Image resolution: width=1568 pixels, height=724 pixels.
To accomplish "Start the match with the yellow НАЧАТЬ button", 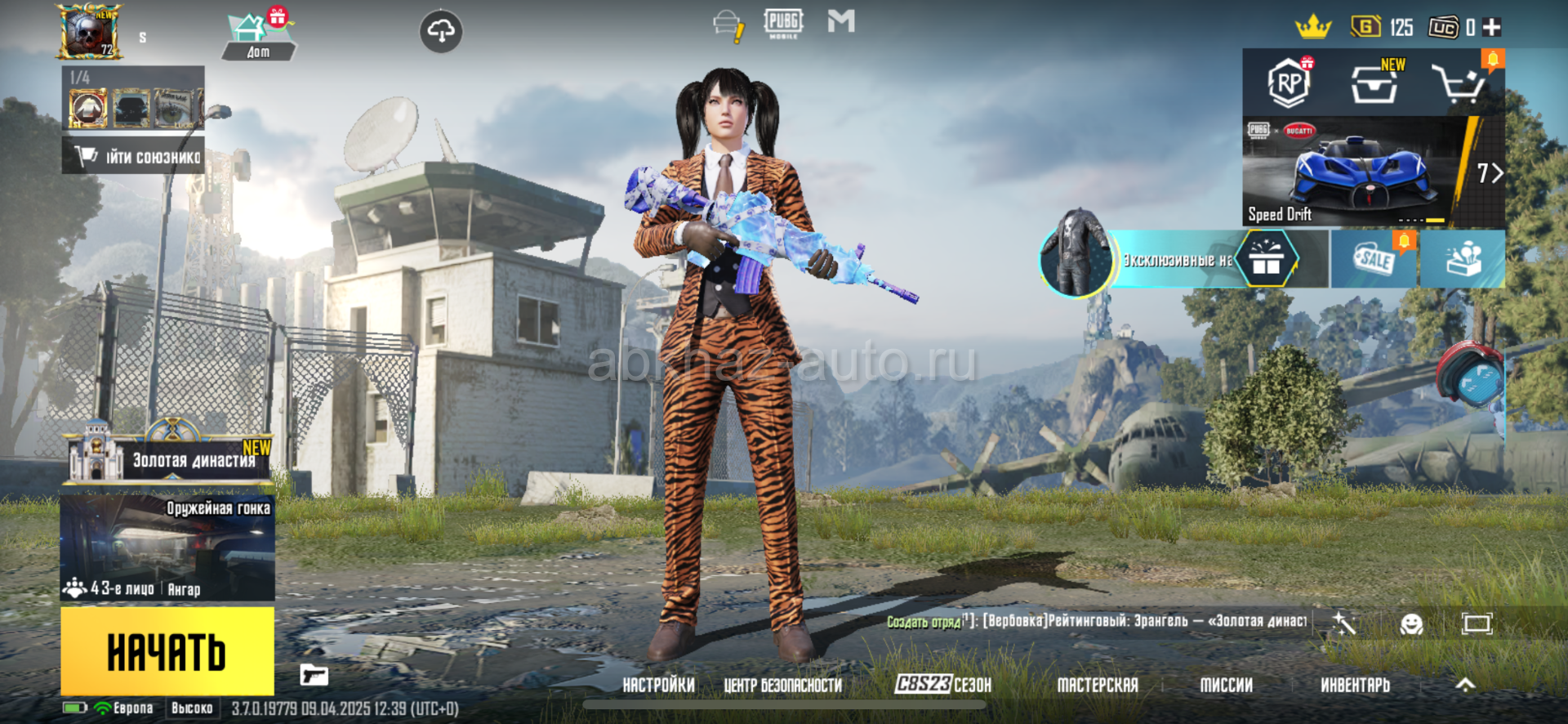I will (167, 651).
